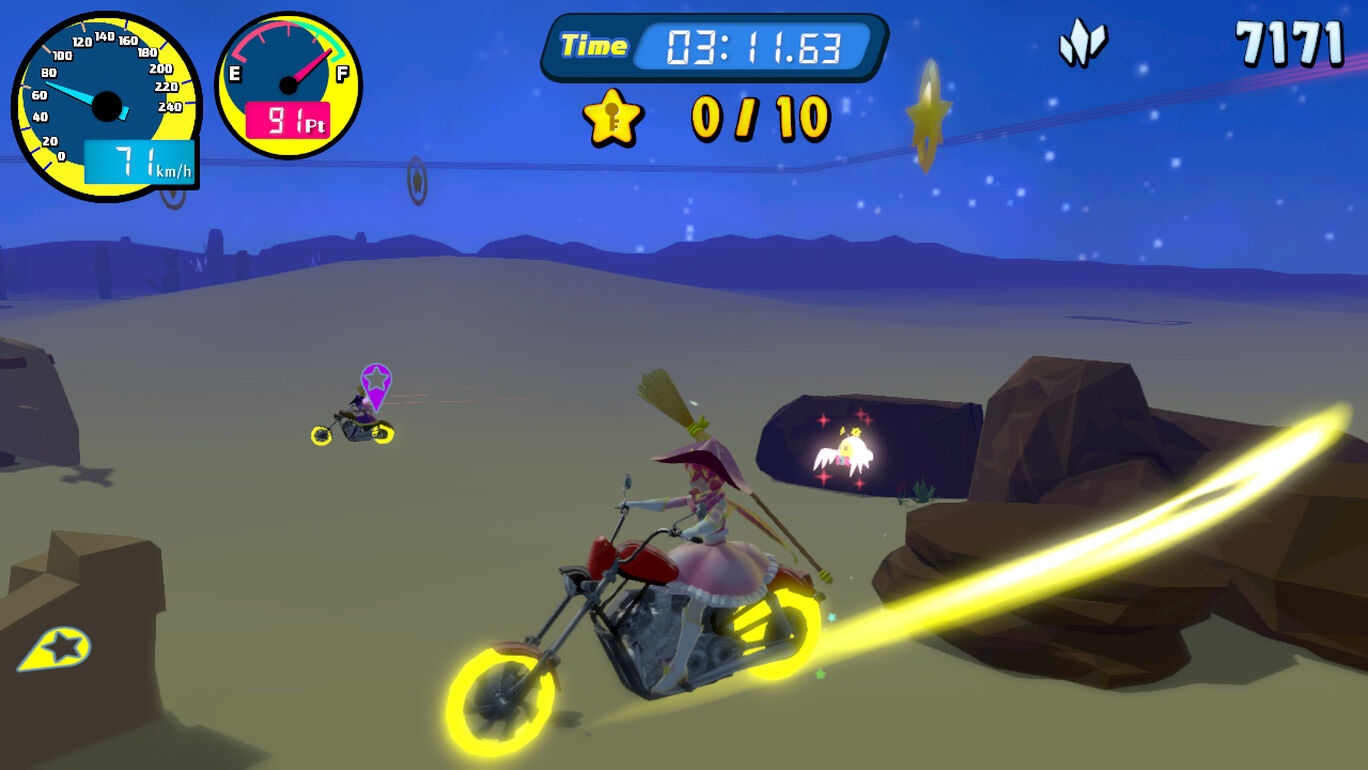Click the yellow star direction indicator
Screen dimensions: 1368x770
(55, 649)
